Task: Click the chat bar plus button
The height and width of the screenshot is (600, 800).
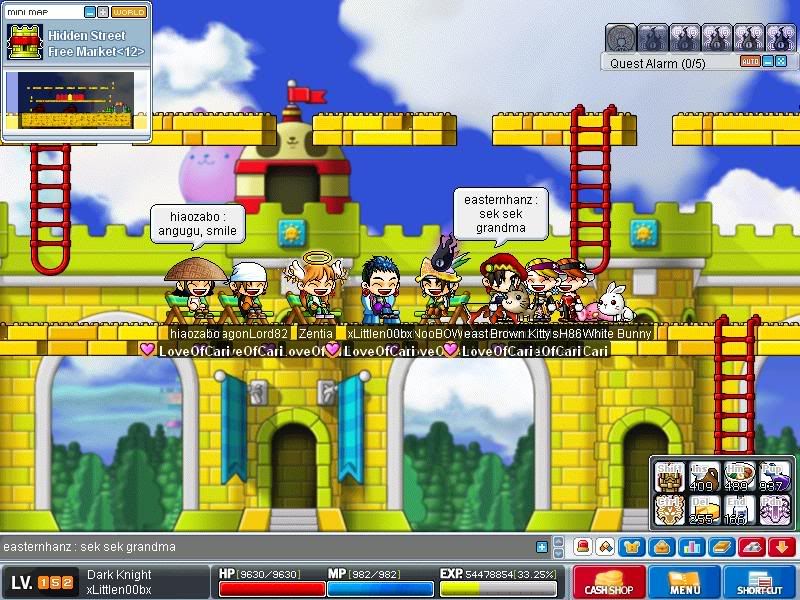Action: 542,547
